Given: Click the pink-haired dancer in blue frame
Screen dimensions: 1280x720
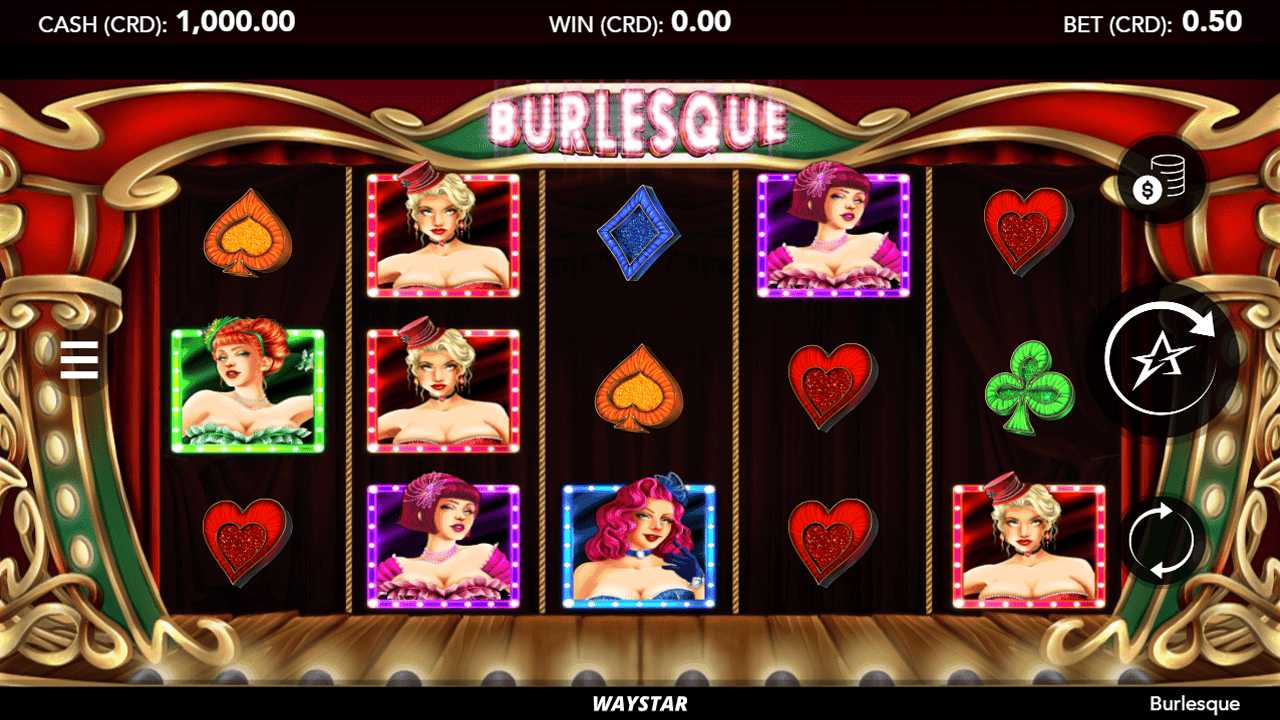Looking at the screenshot, I should (x=638, y=544).
